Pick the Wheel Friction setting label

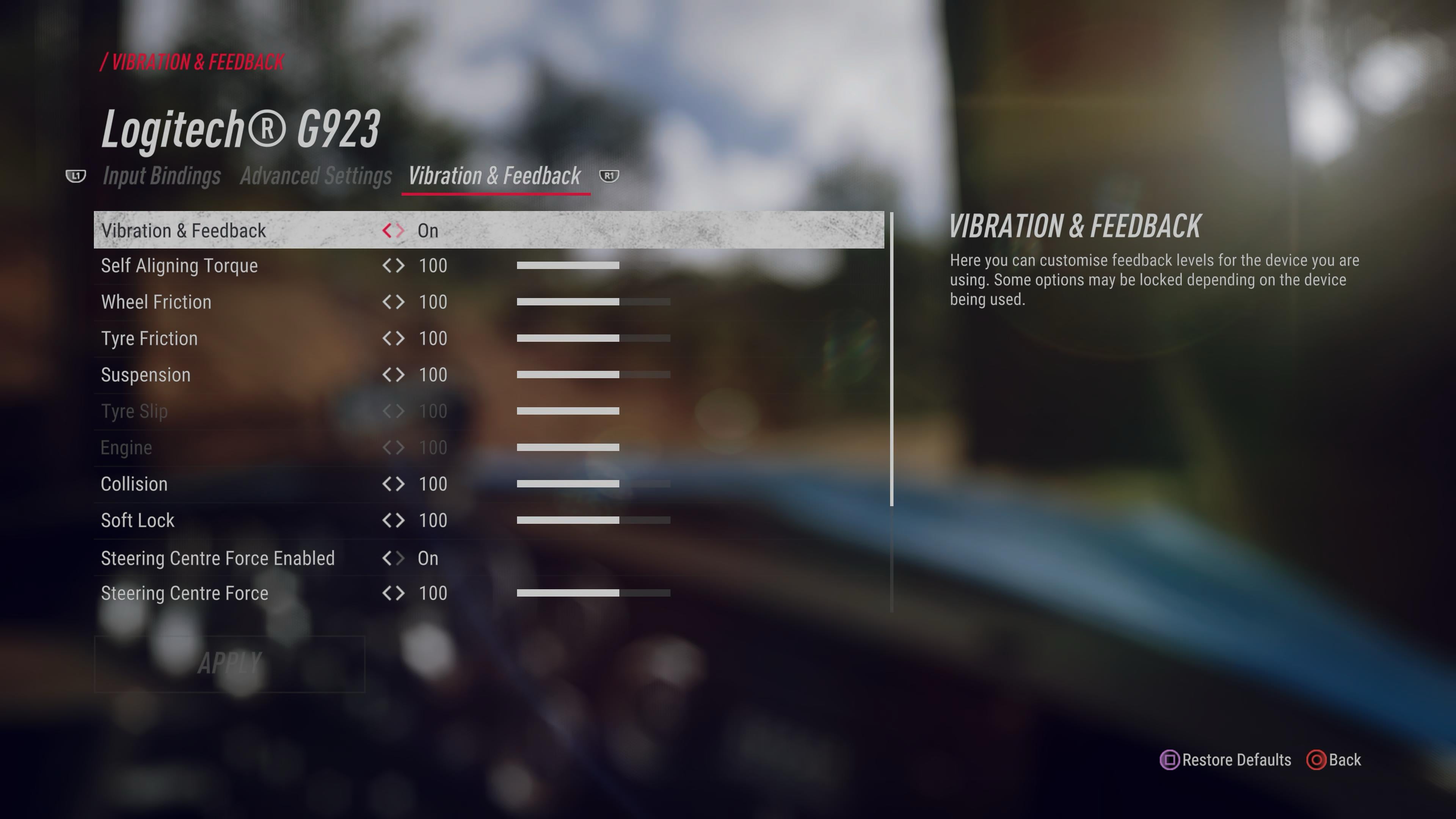156,302
